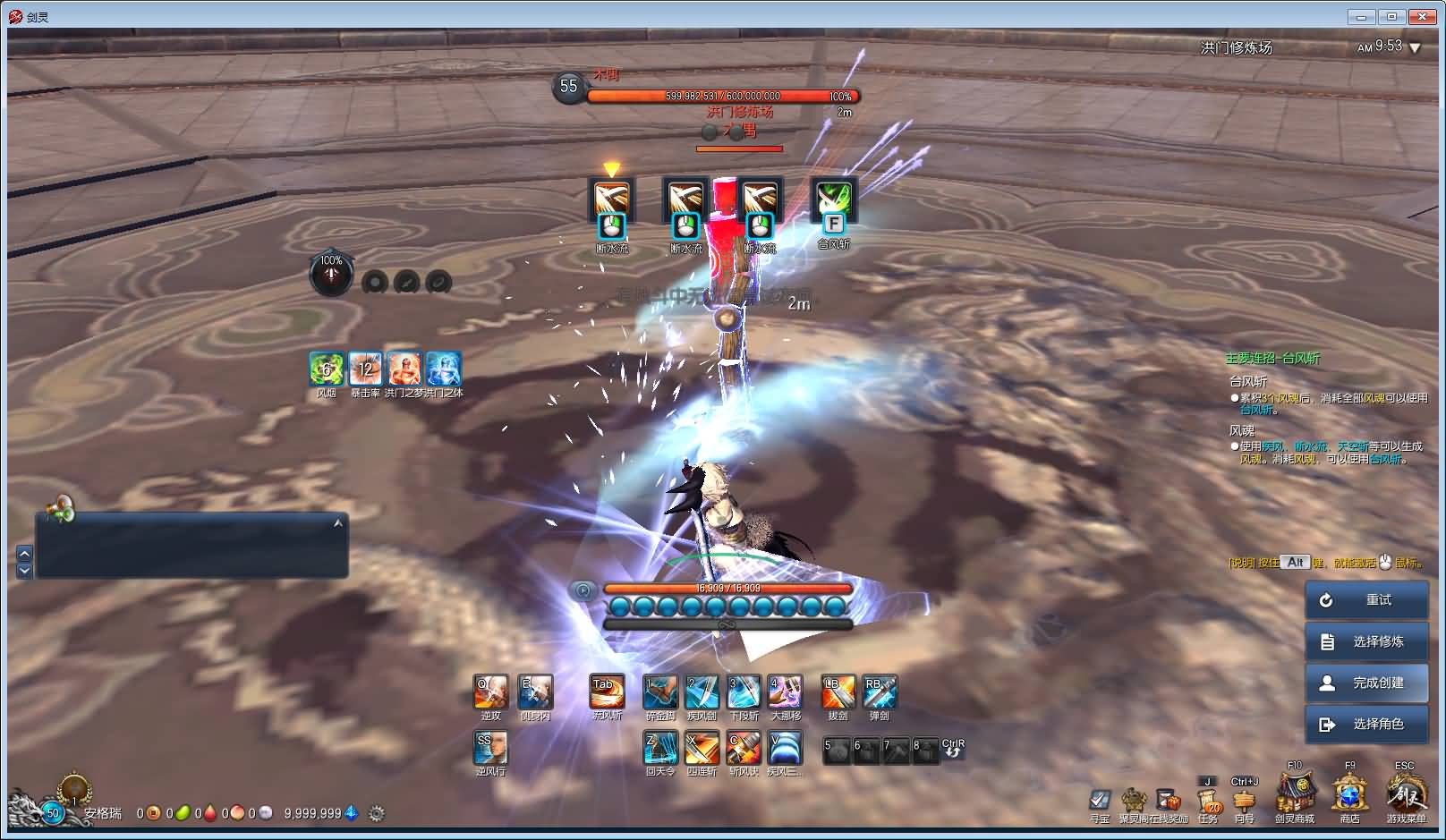Open 选择修炼 training selection

pos(1366,641)
